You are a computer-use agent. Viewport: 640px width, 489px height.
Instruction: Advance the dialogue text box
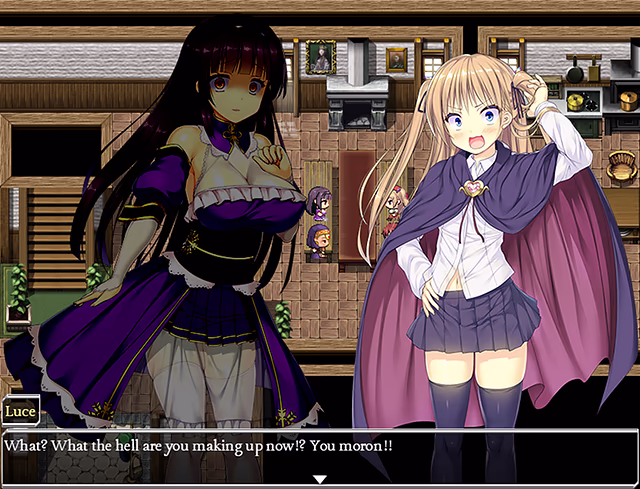(x=319, y=456)
